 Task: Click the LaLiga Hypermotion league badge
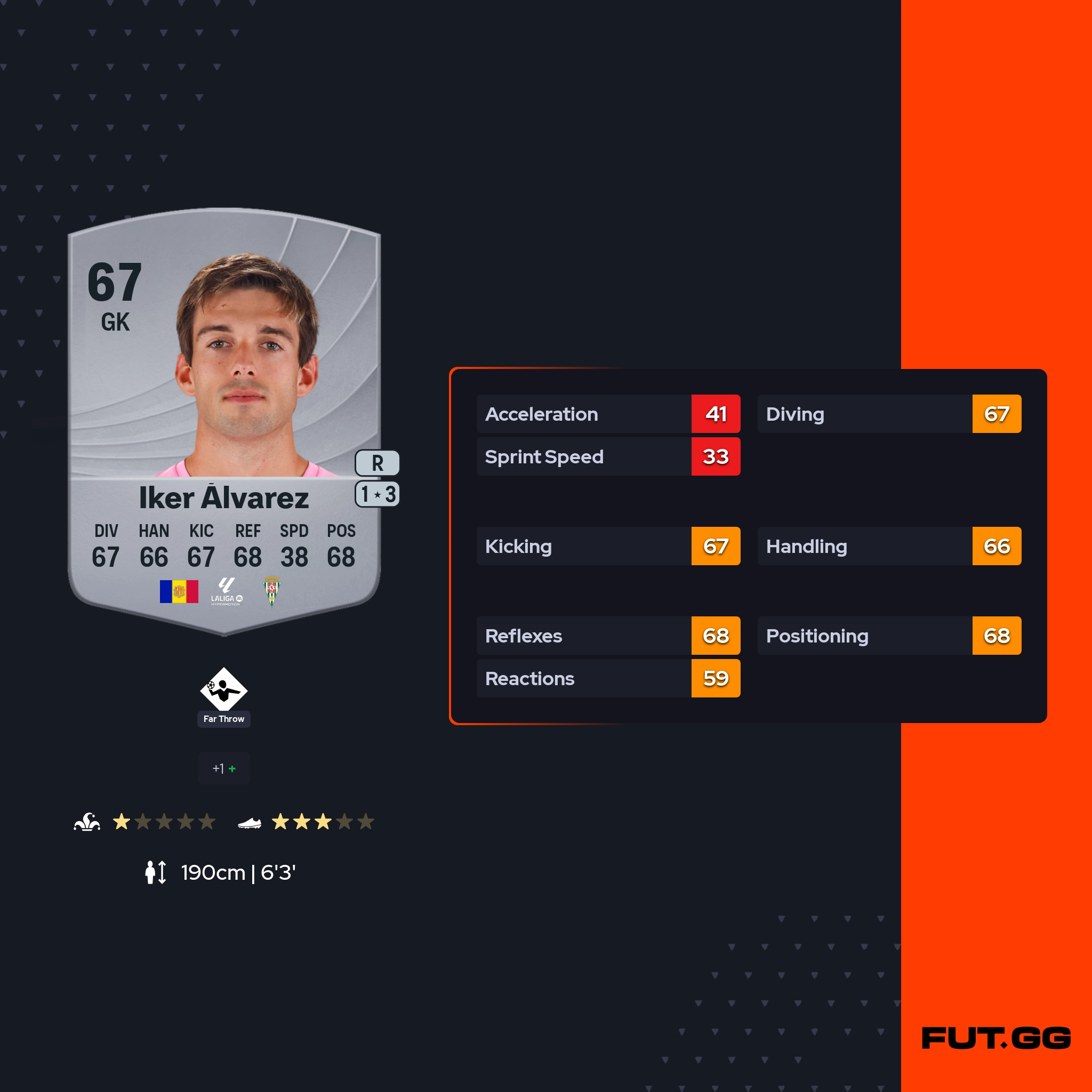tap(226, 591)
